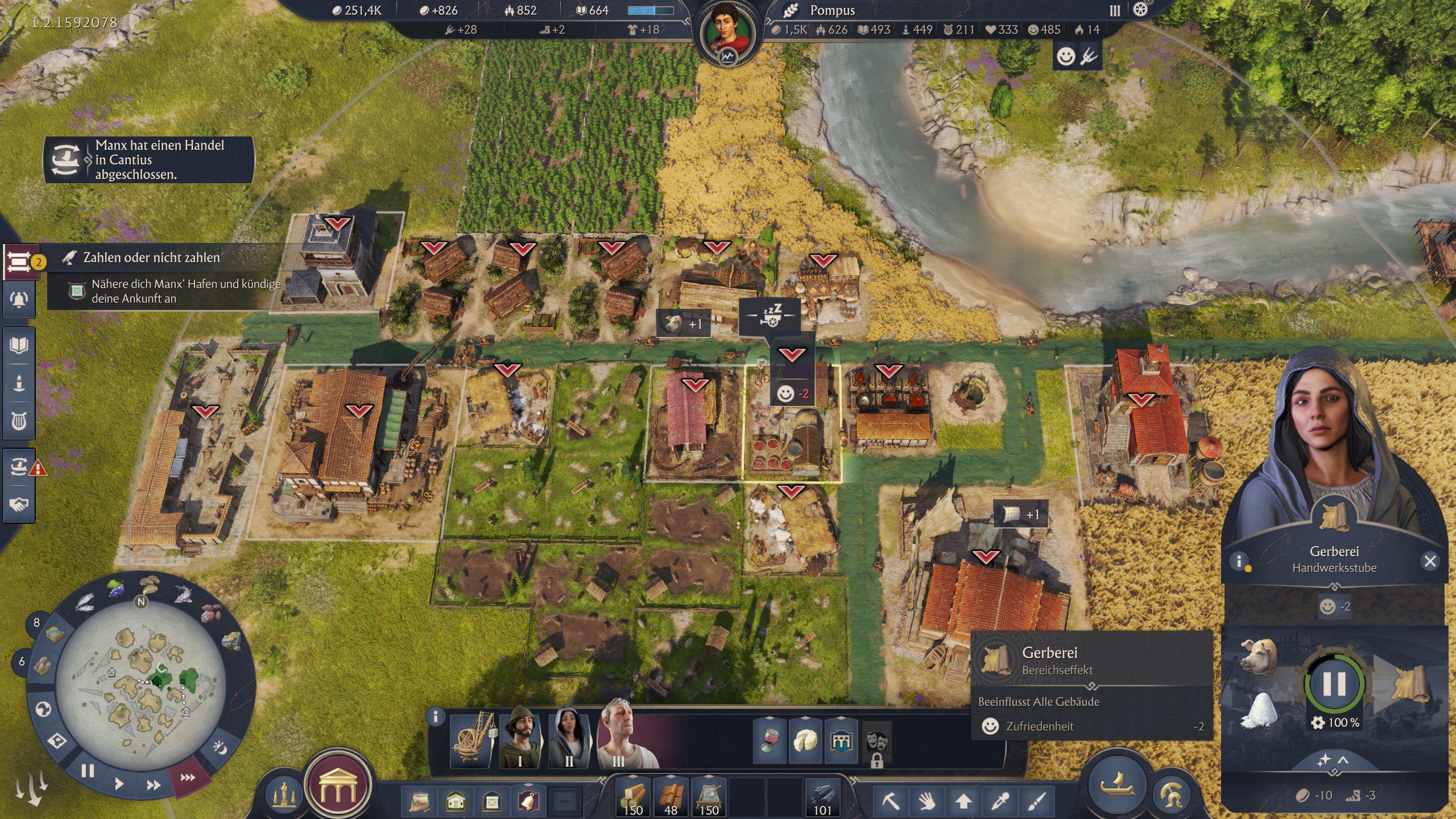Viewport: 1456px width, 819px height.
Task: Set game speed to double fast-forward
Action: [x=153, y=785]
